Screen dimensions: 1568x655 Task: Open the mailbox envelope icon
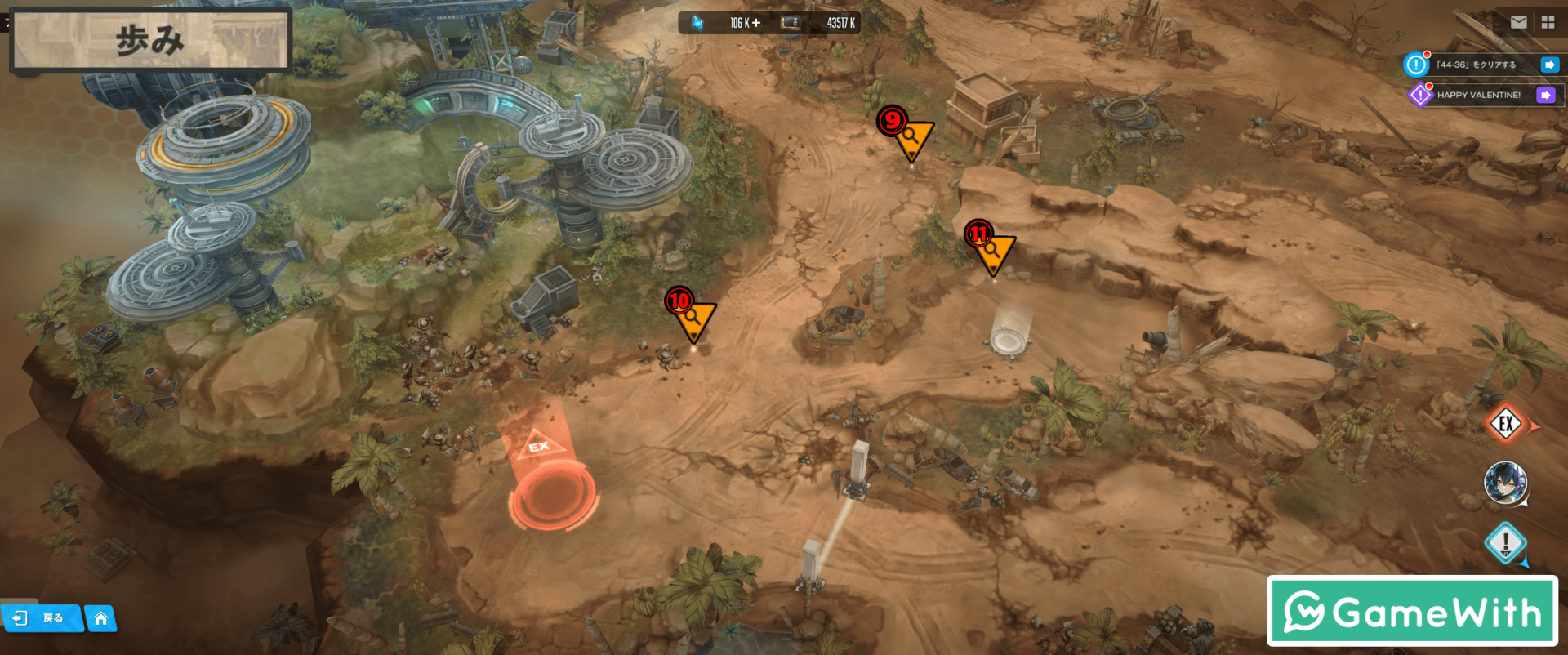[1518, 23]
